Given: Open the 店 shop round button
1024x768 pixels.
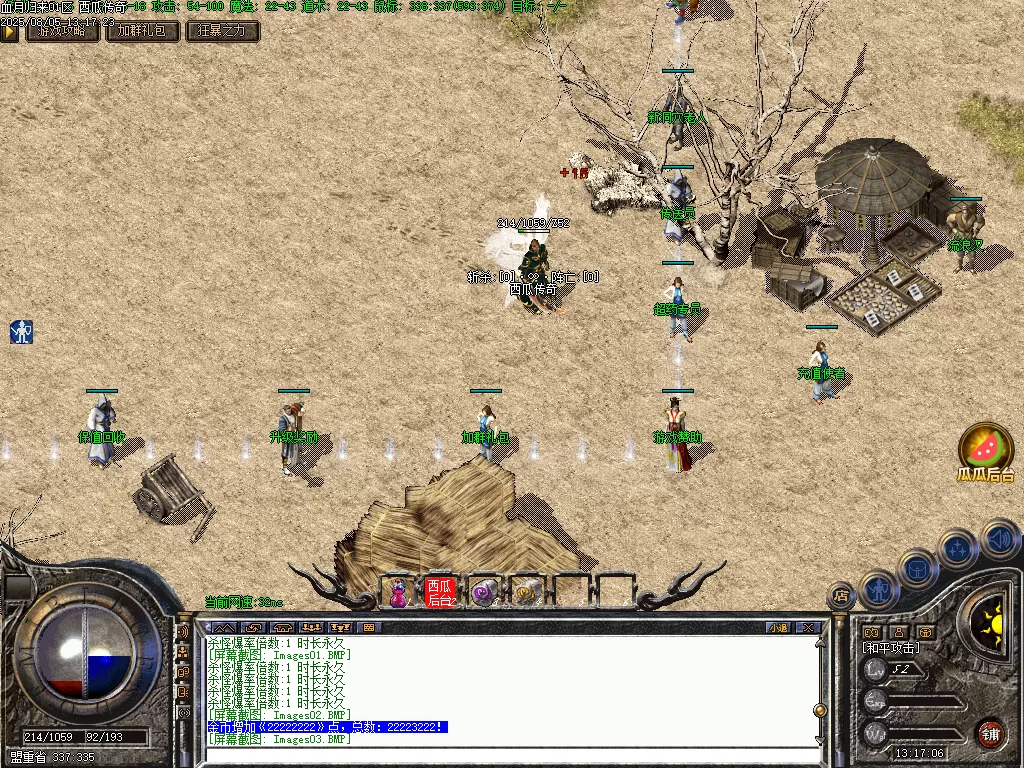Looking at the screenshot, I should tap(841, 597).
